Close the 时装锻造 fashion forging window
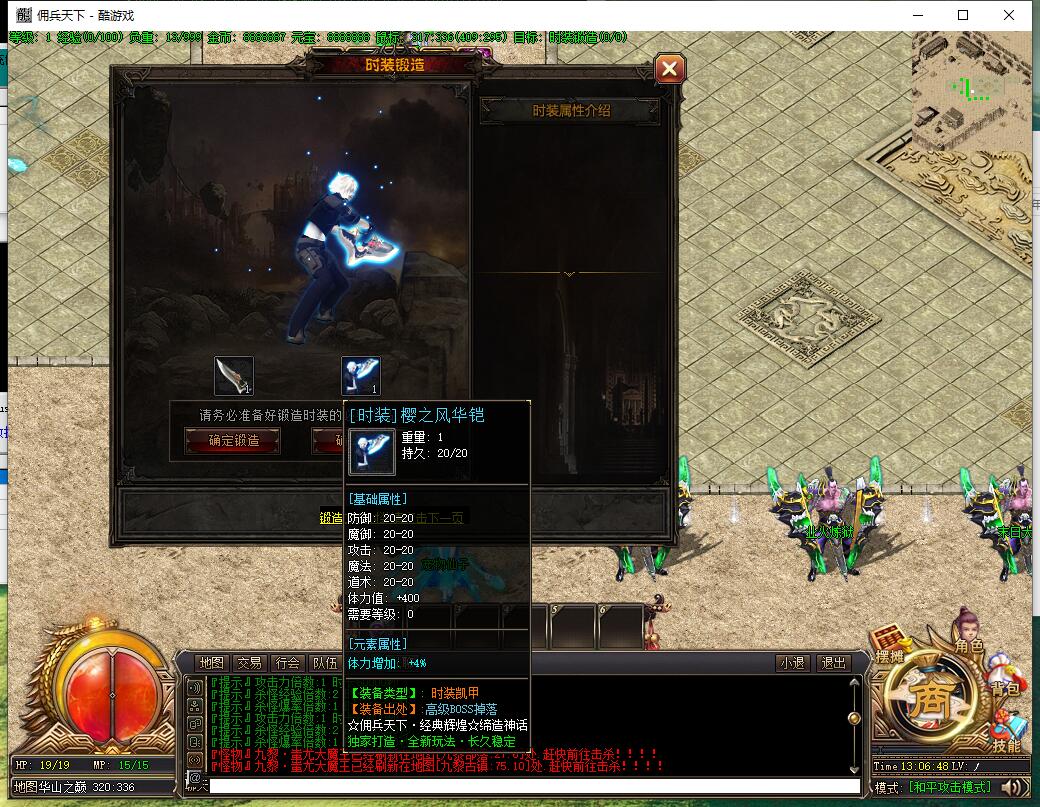The image size is (1040, 807). point(669,69)
